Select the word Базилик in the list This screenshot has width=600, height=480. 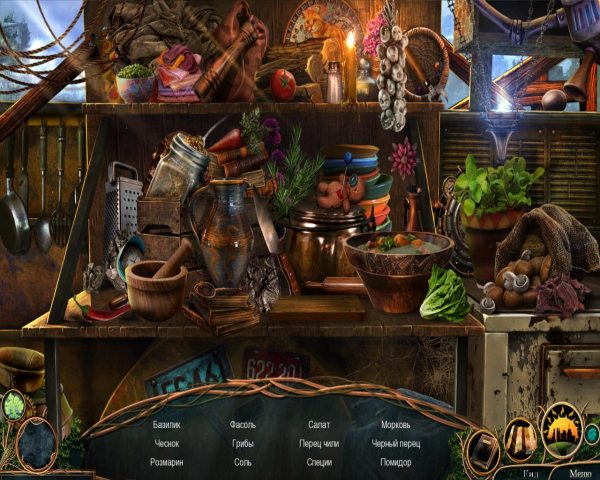167,425
